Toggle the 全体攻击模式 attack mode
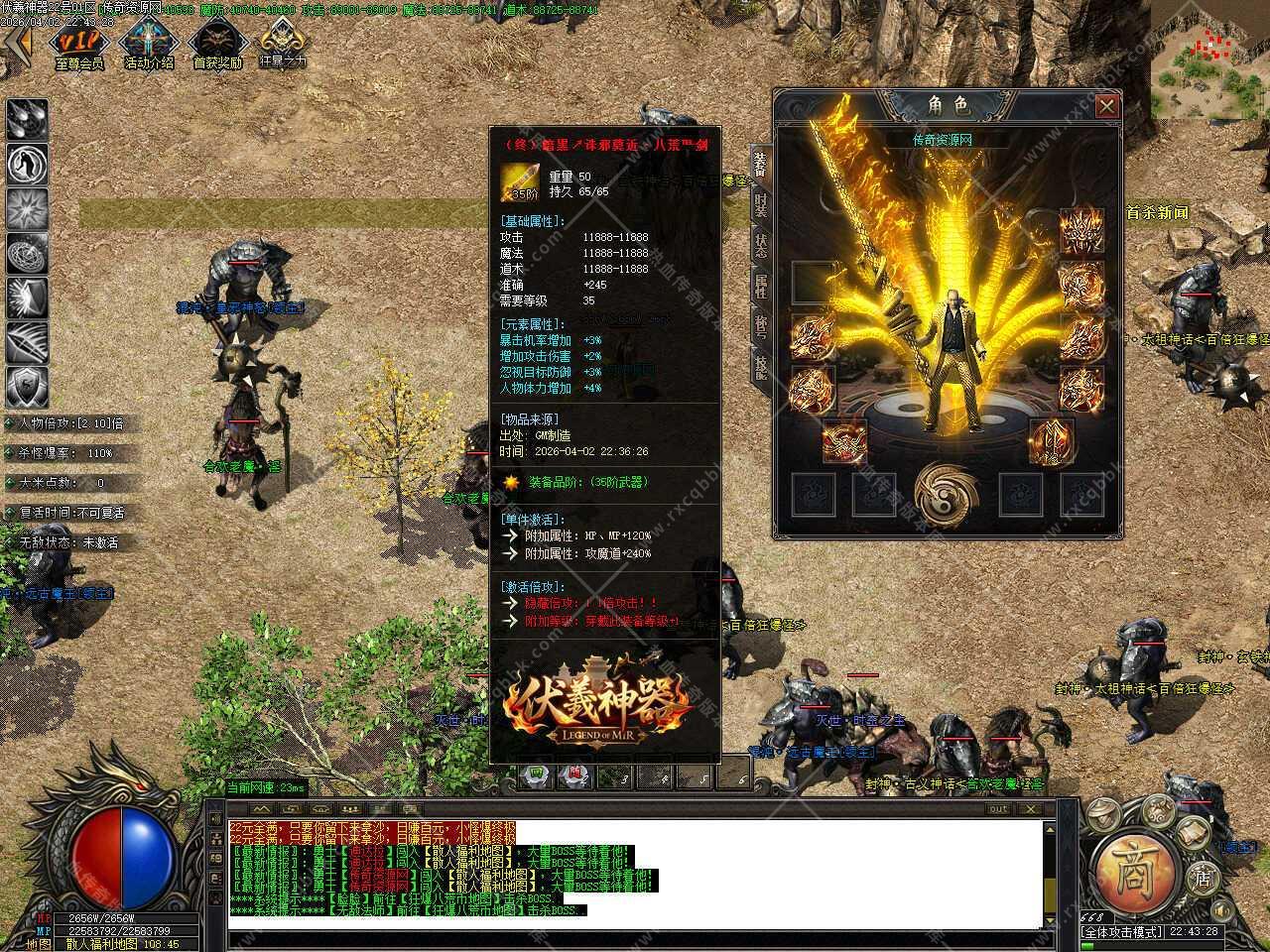 1121,933
